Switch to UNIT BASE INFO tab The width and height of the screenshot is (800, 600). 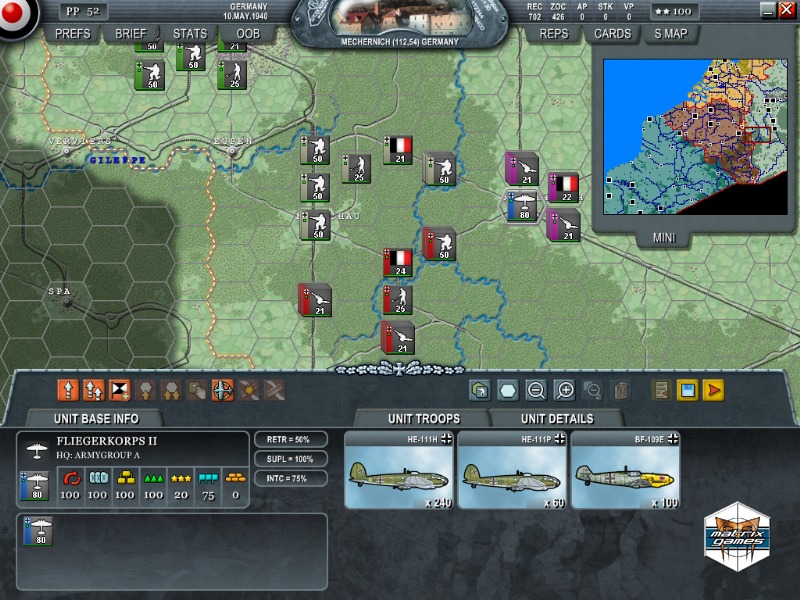pyautogui.click(x=96, y=419)
